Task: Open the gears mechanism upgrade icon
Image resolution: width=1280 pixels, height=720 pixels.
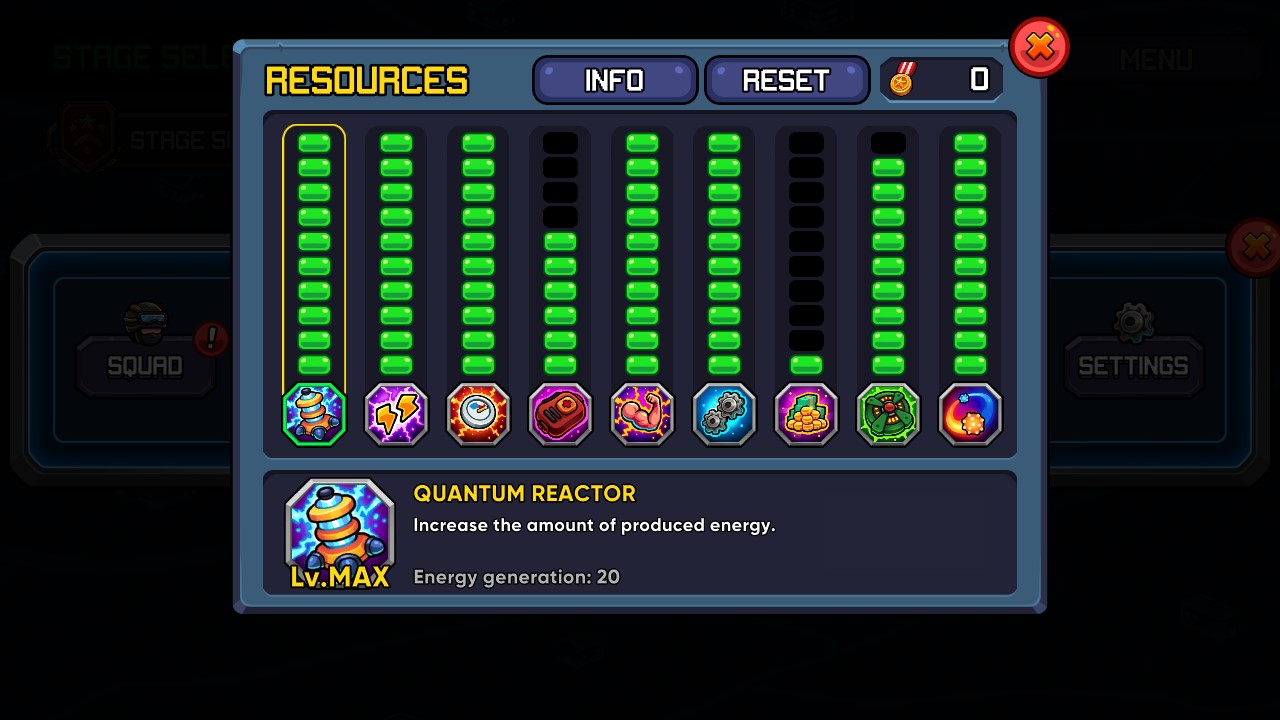Action: [724, 414]
